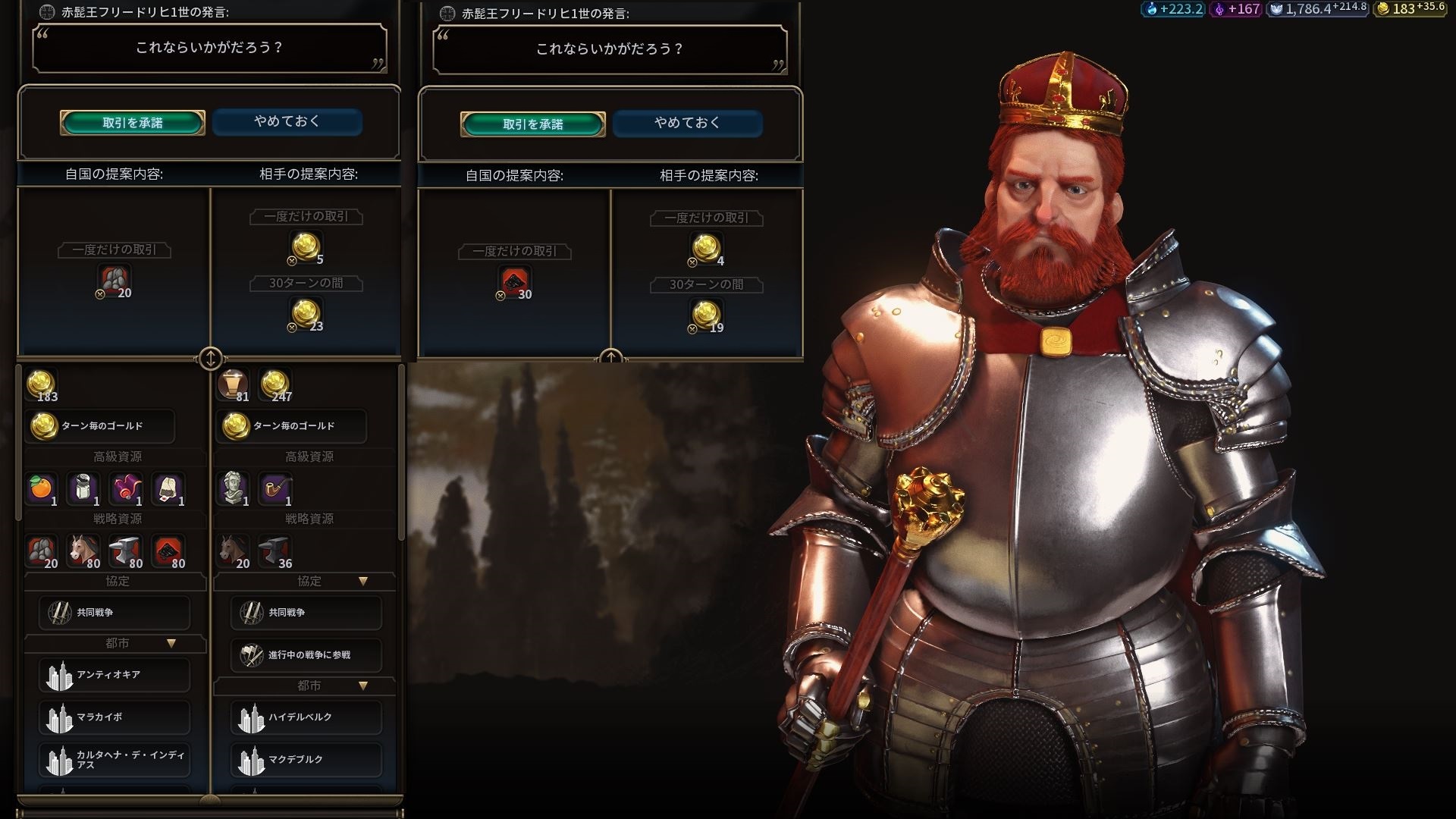Ask for the city マクデブルク
The height and width of the screenshot is (819, 1456).
[306, 760]
